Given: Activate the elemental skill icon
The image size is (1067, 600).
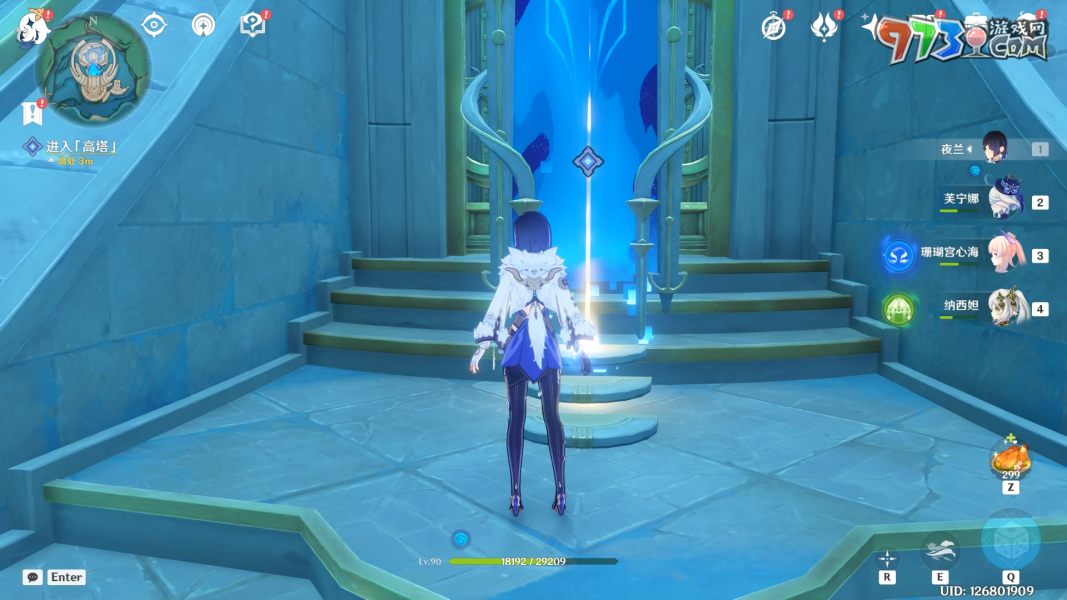Looking at the screenshot, I should 940,549.
